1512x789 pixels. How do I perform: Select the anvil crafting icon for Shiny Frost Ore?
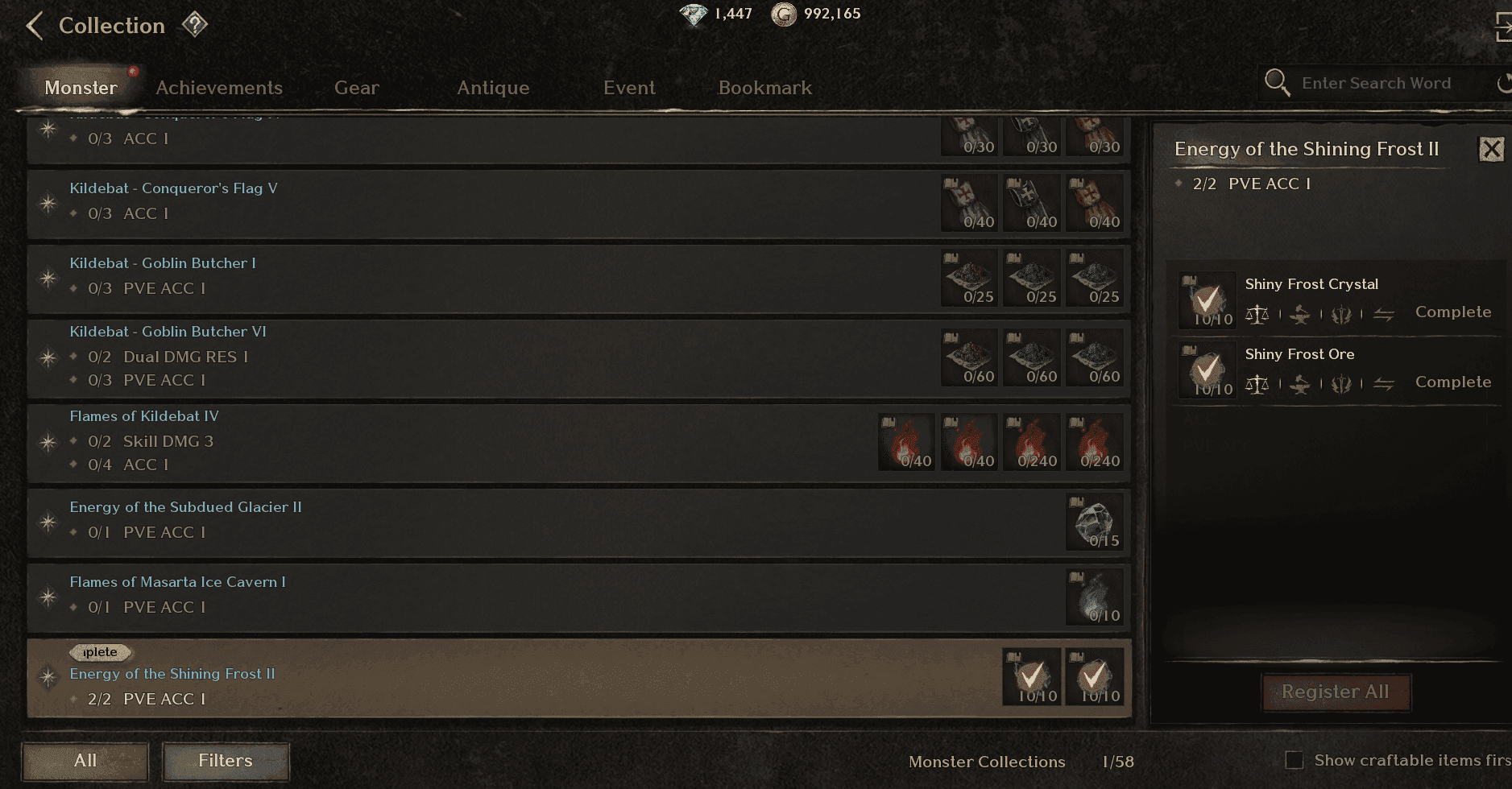pyautogui.click(x=1301, y=385)
